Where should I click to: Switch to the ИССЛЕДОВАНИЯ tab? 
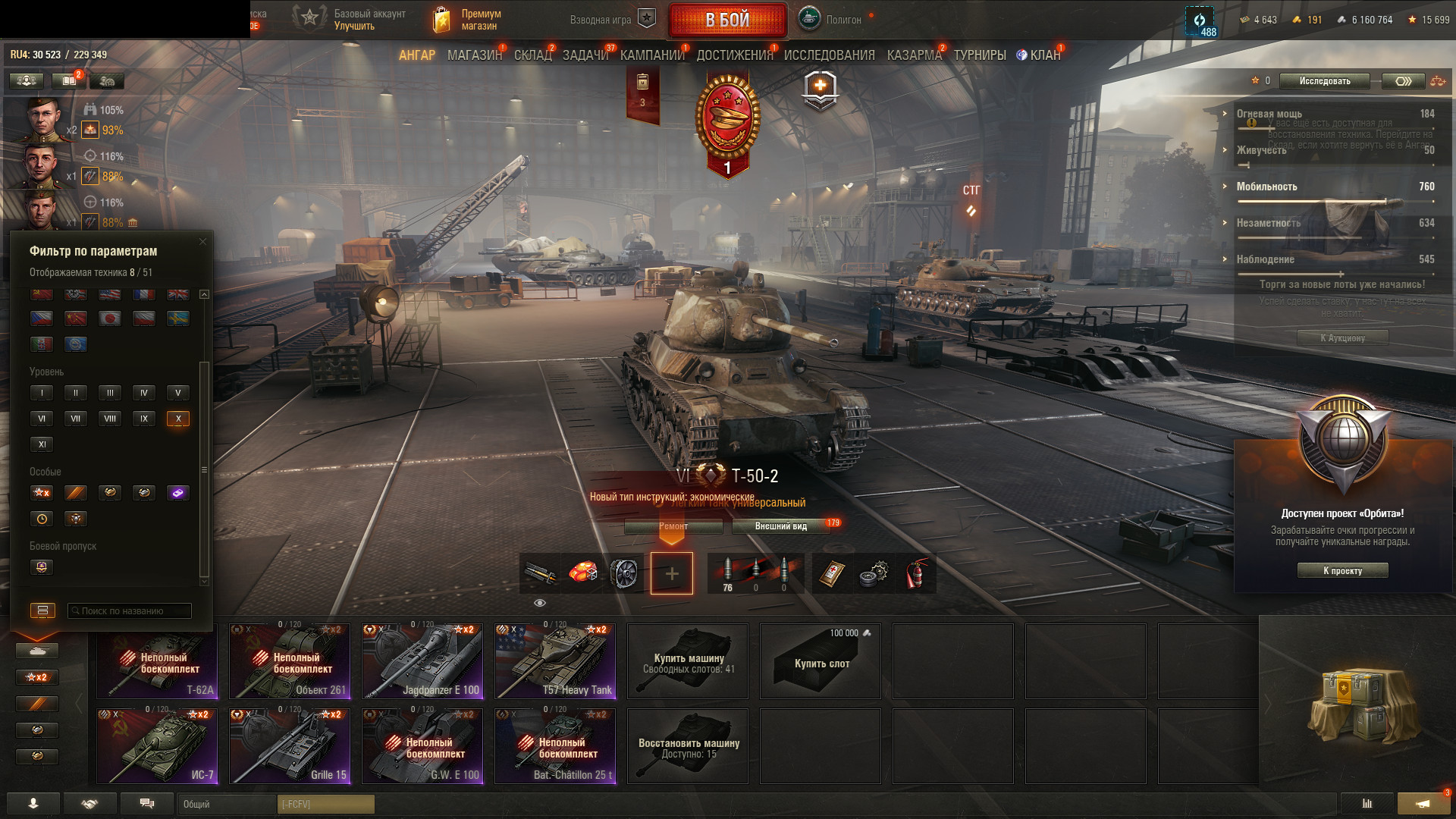[x=829, y=55]
